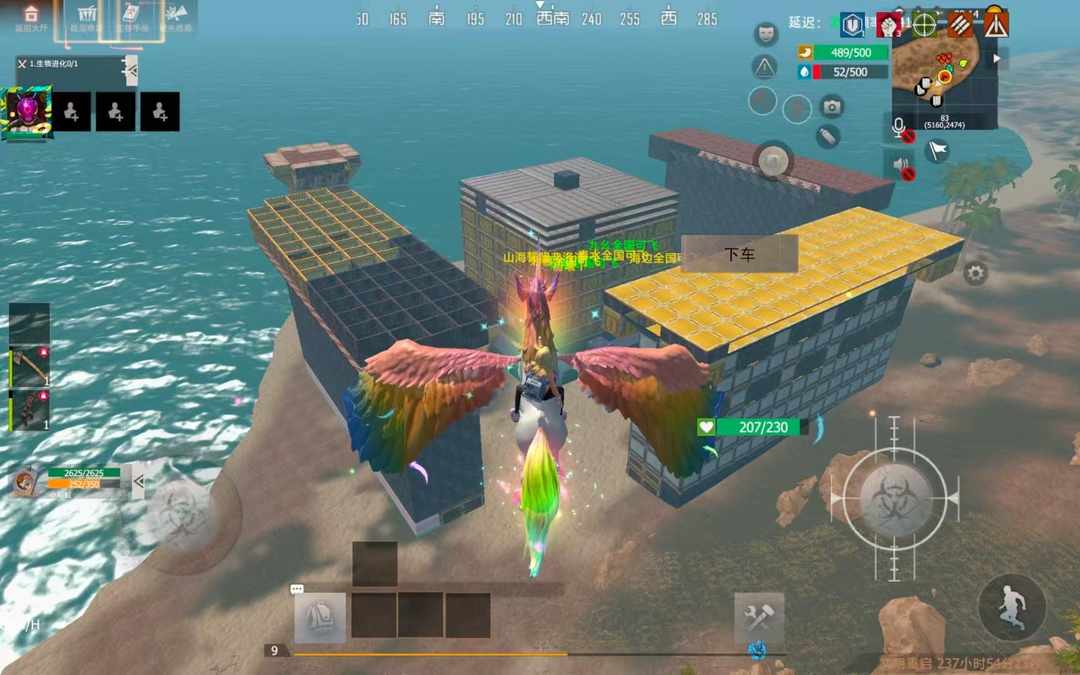Toggle the microphone voice chat

[900, 127]
